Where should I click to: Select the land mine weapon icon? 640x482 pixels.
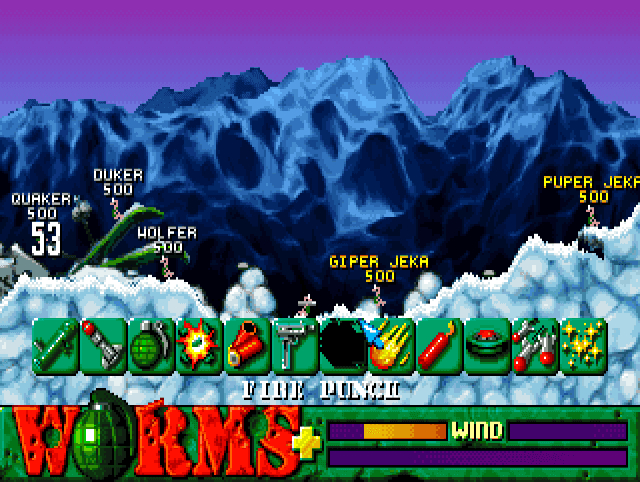pos(484,343)
